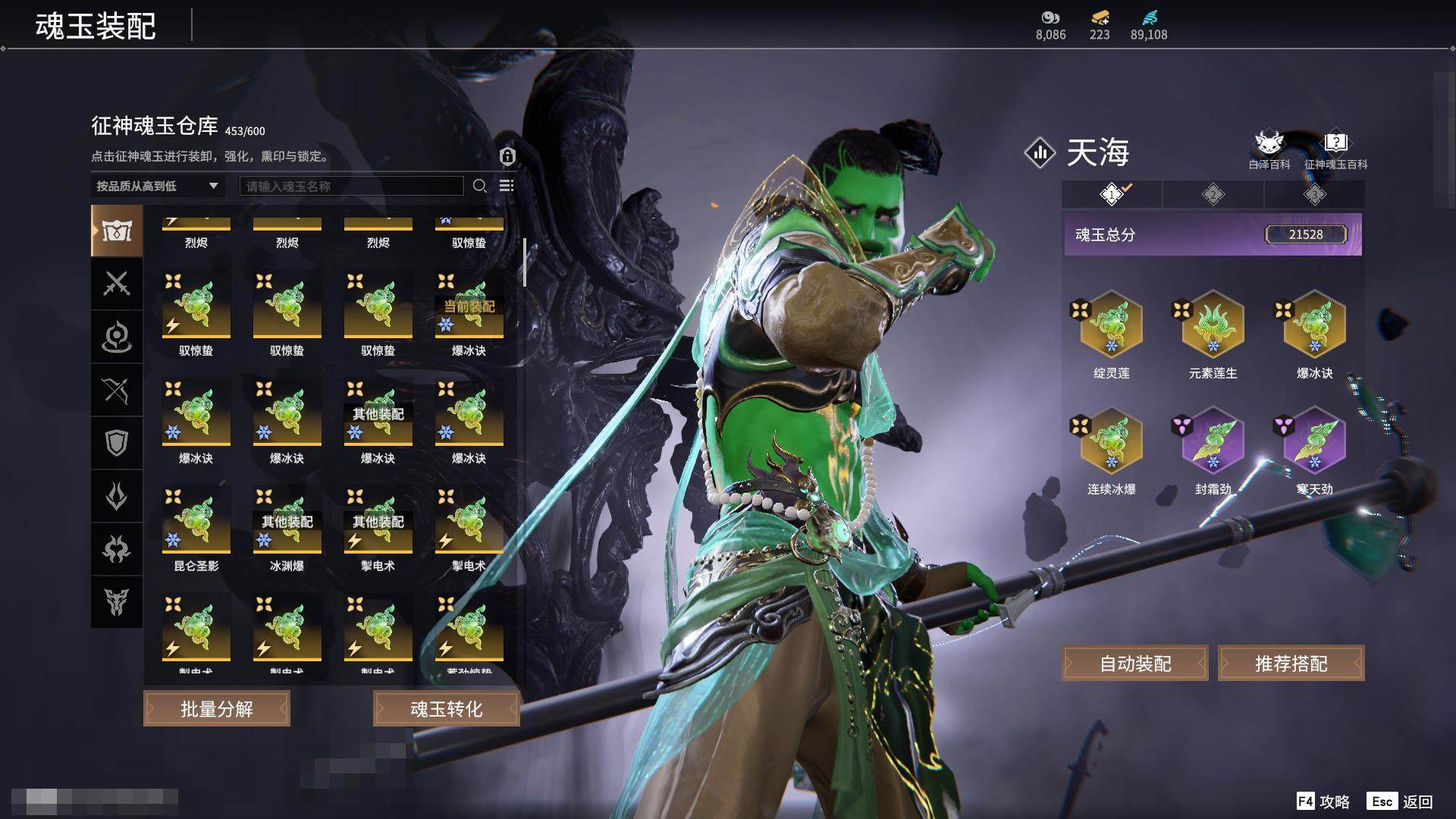Select the crossed swords category tab
The image size is (1456, 819).
coord(117,284)
